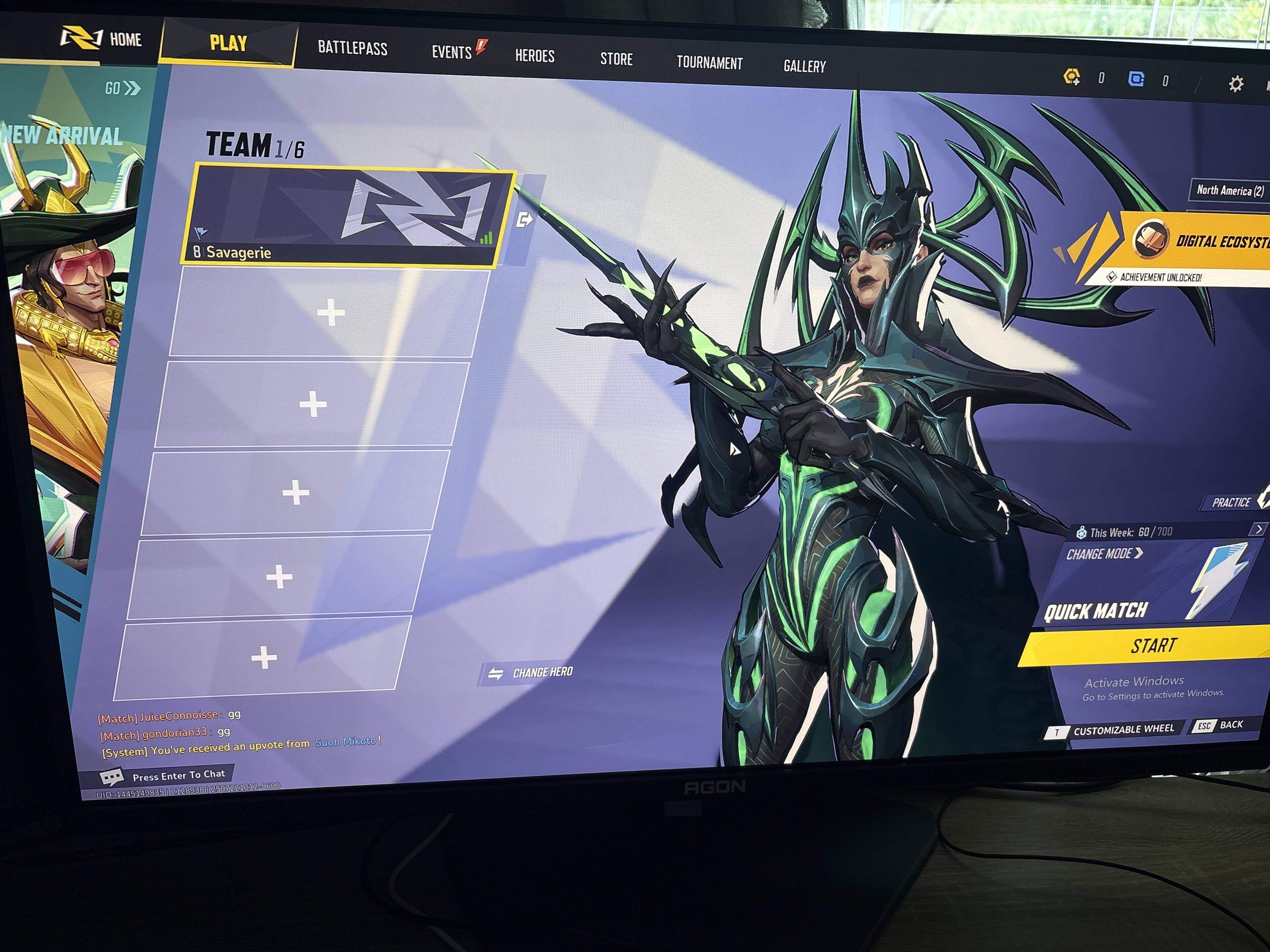Open settings with the gear icon

(x=1236, y=84)
